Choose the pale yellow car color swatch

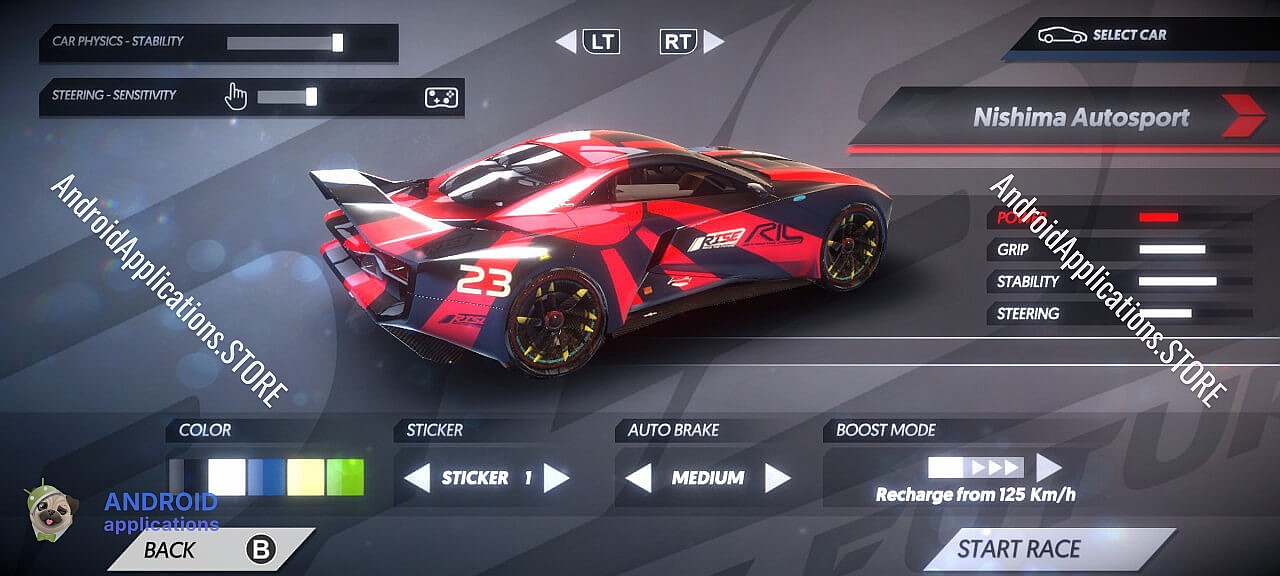(305, 477)
